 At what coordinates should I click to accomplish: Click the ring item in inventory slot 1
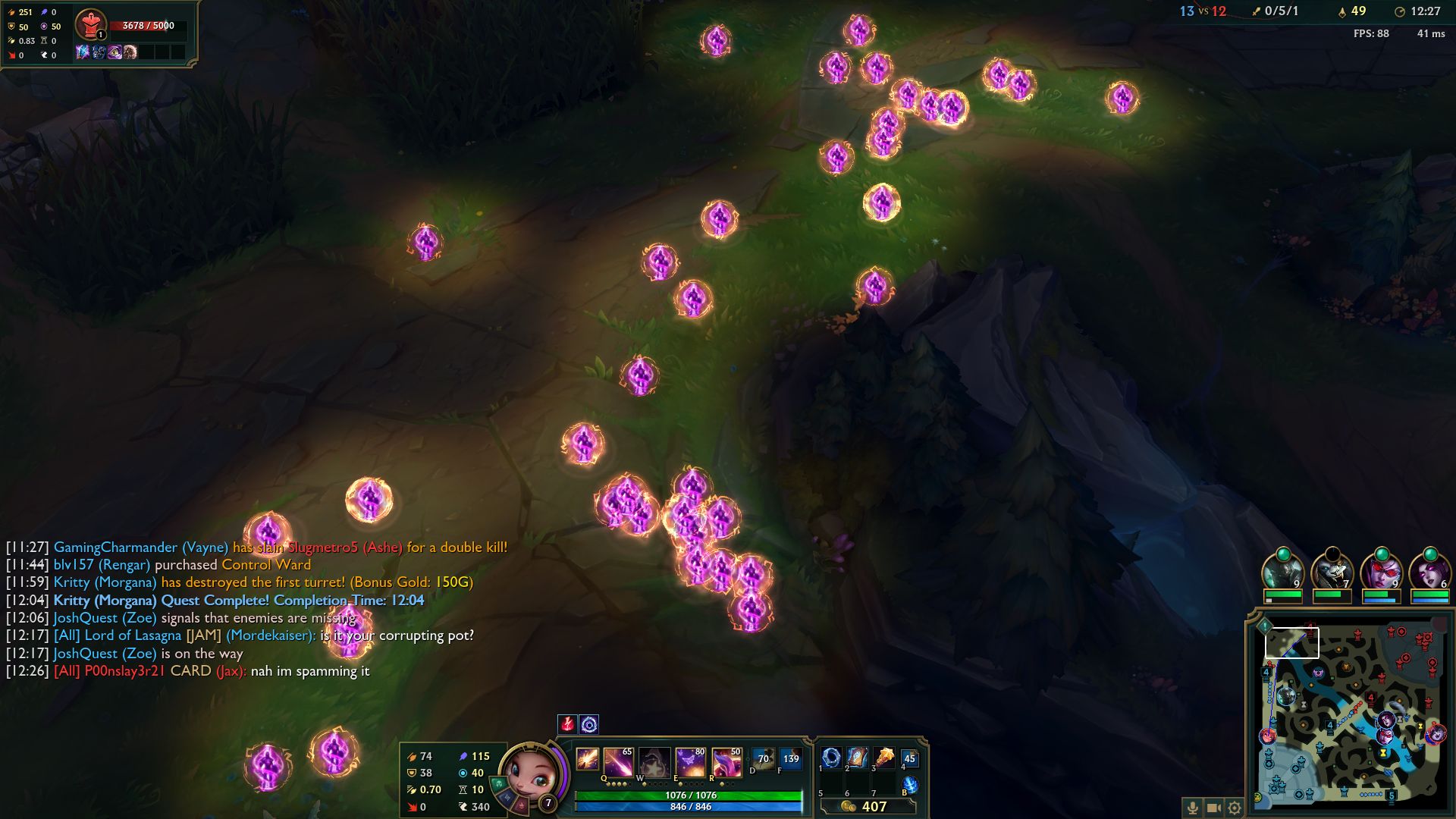click(832, 758)
